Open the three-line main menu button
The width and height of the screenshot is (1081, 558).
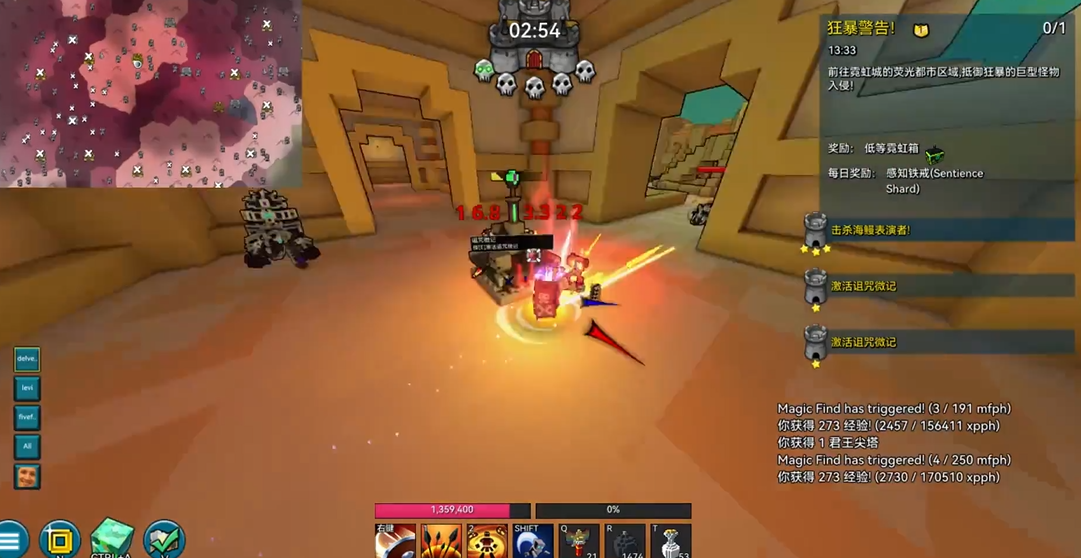tap(11, 540)
